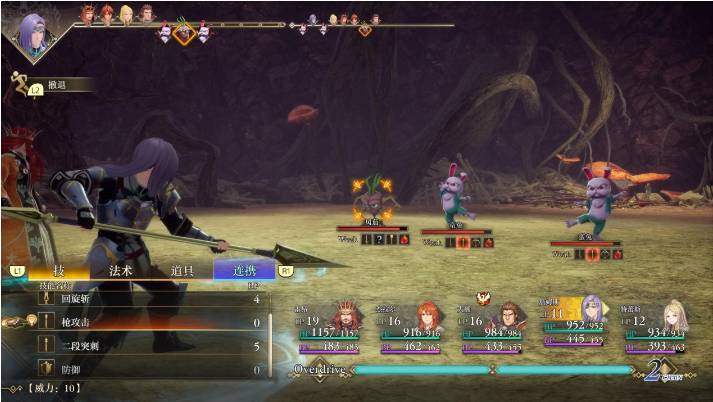Select the 撤退 retreat command

[58, 86]
